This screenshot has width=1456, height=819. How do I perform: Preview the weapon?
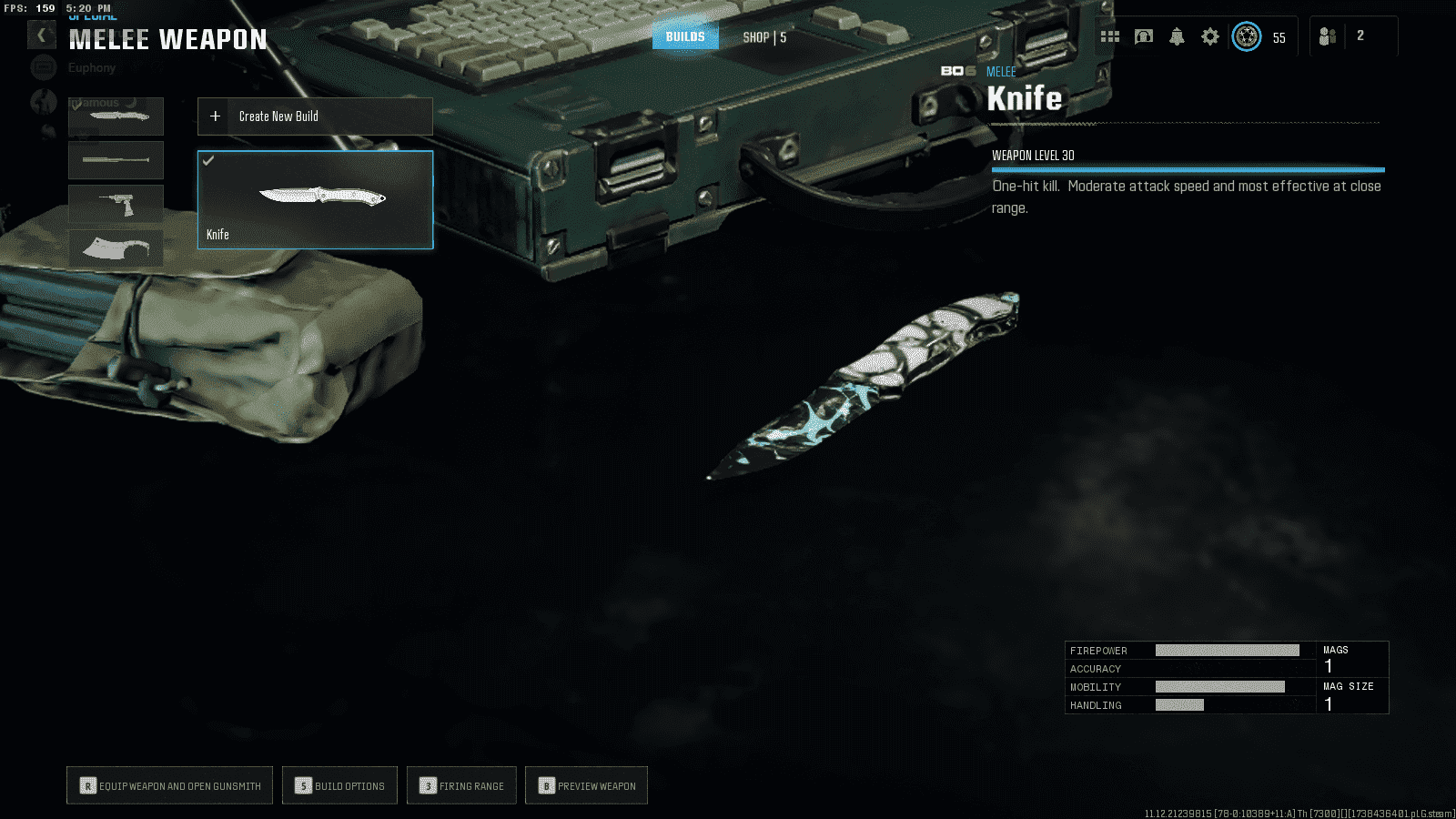click(586, 785)
